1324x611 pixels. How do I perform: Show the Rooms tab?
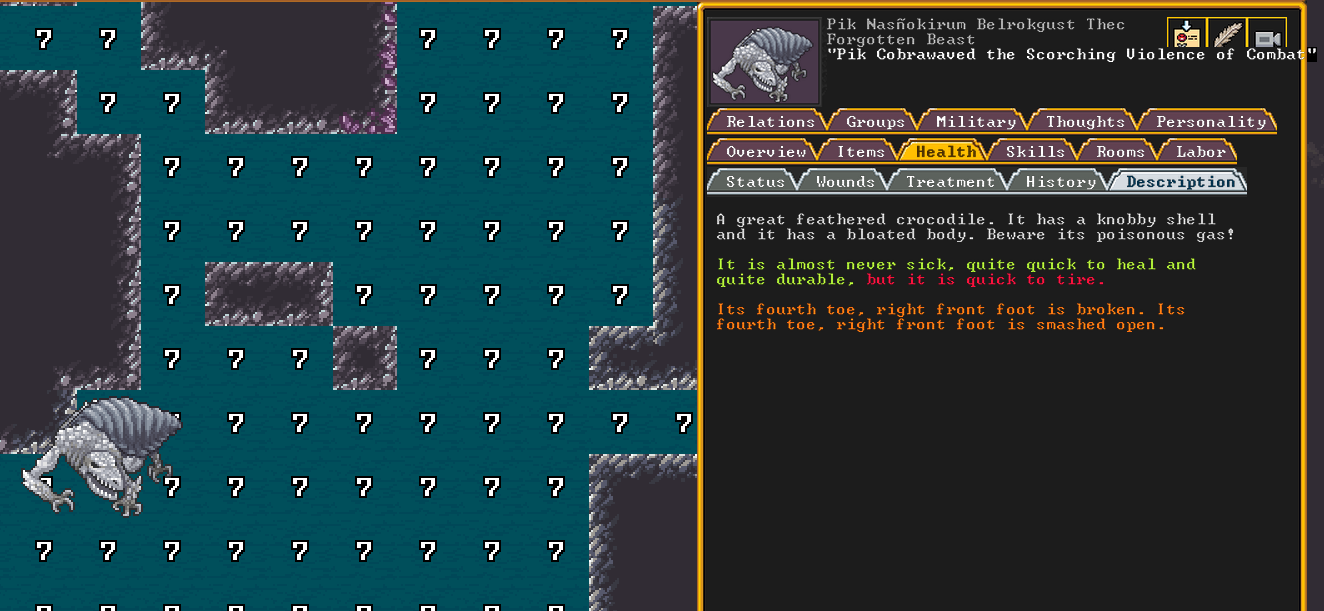pyautogui.click(x=1119, y=151)
